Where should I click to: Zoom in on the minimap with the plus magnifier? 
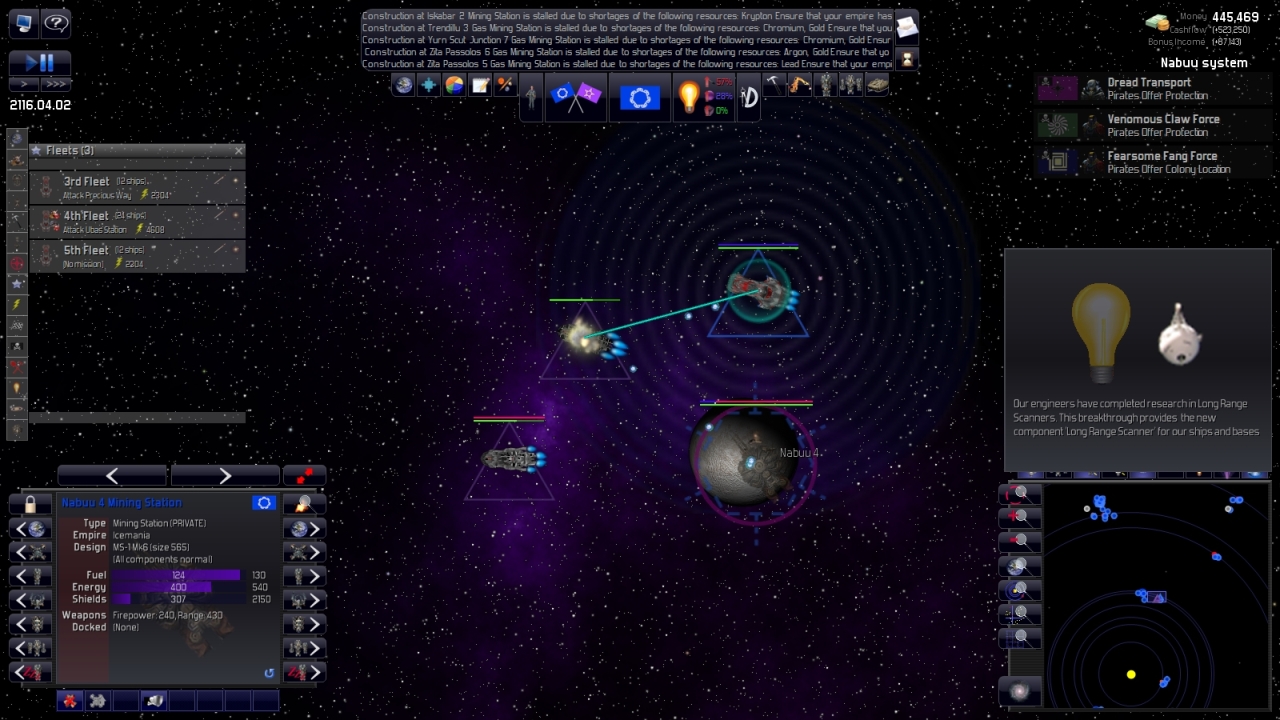coord(1019,515)
